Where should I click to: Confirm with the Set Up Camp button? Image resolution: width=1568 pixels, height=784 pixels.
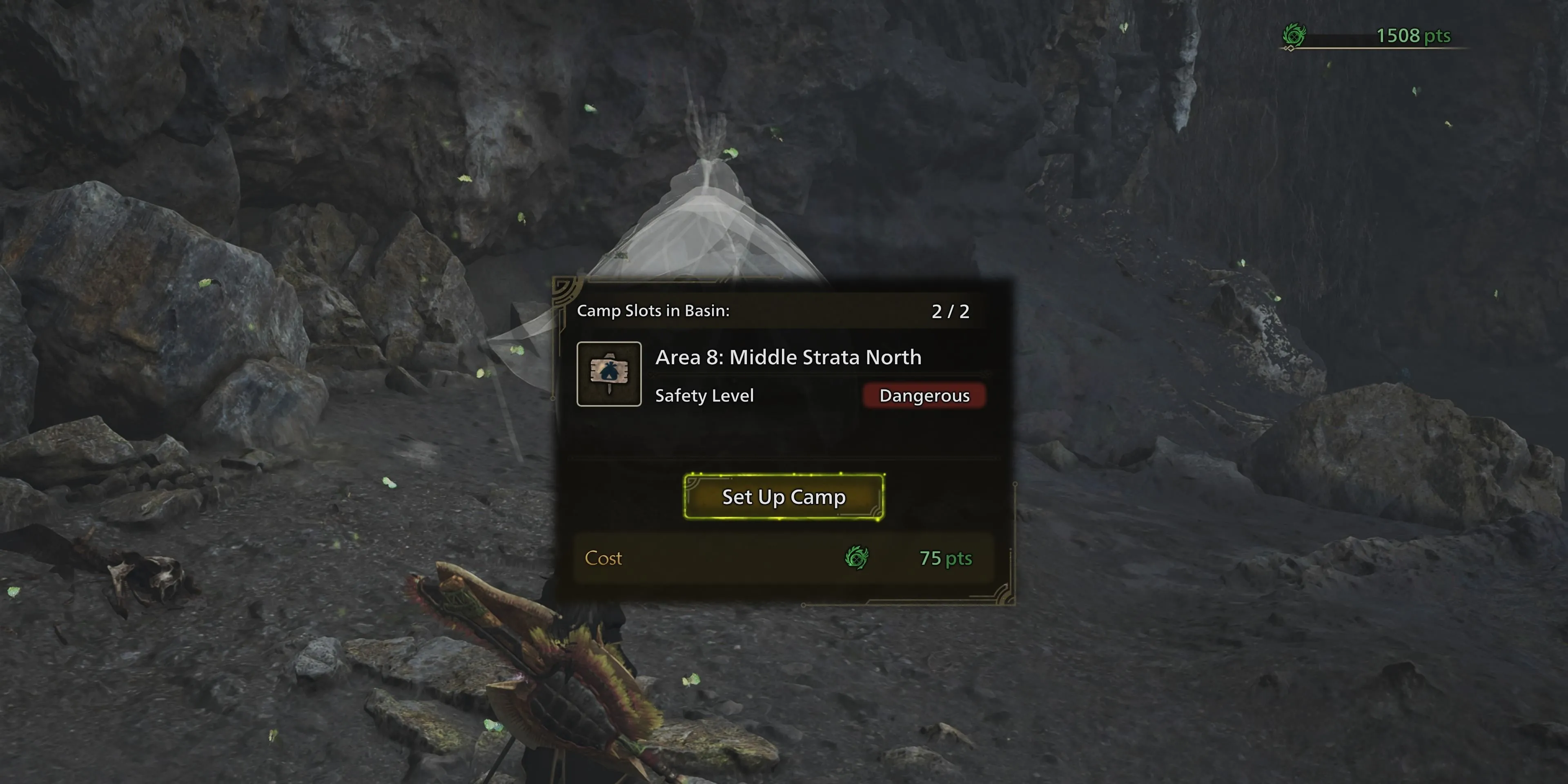[784, 497]
